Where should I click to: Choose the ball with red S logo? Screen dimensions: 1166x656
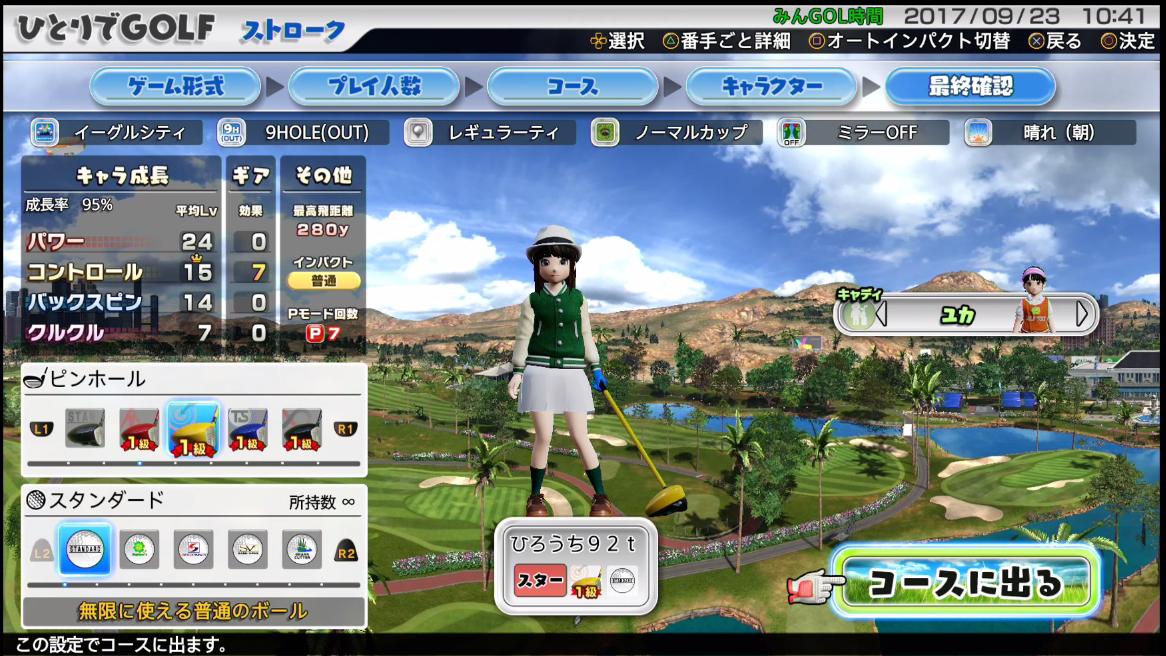[x=193, y=548]
